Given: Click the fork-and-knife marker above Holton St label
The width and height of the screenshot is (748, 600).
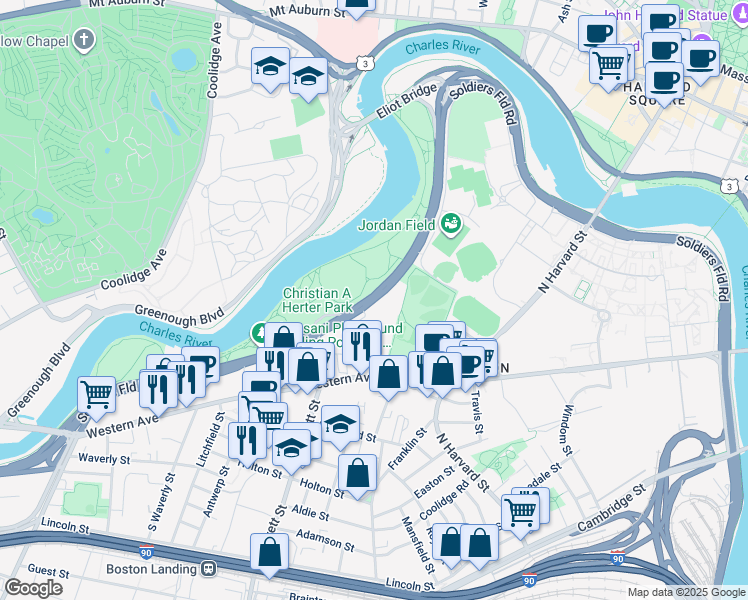Looking at the screenshot, I should (x=247, y=439).
